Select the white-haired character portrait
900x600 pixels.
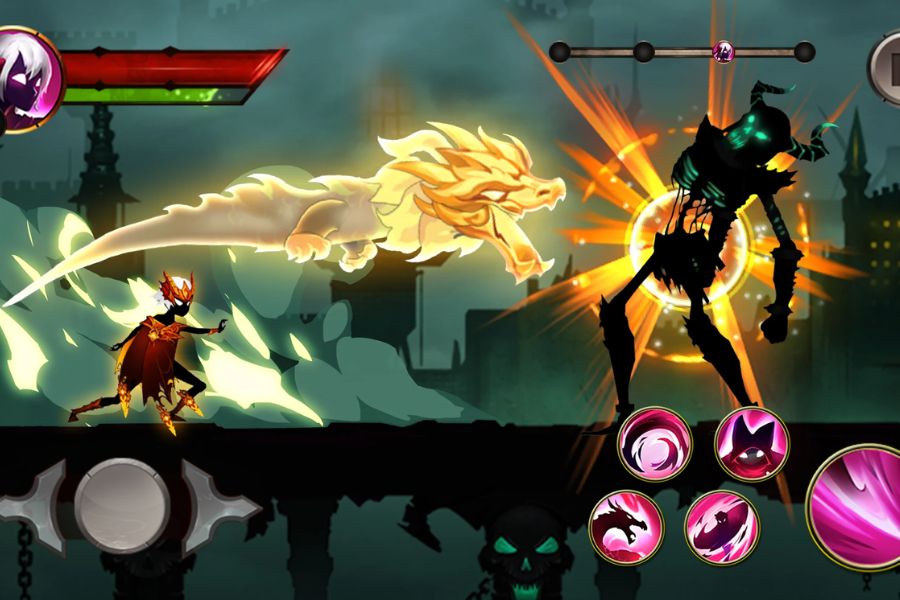(28, 78)
